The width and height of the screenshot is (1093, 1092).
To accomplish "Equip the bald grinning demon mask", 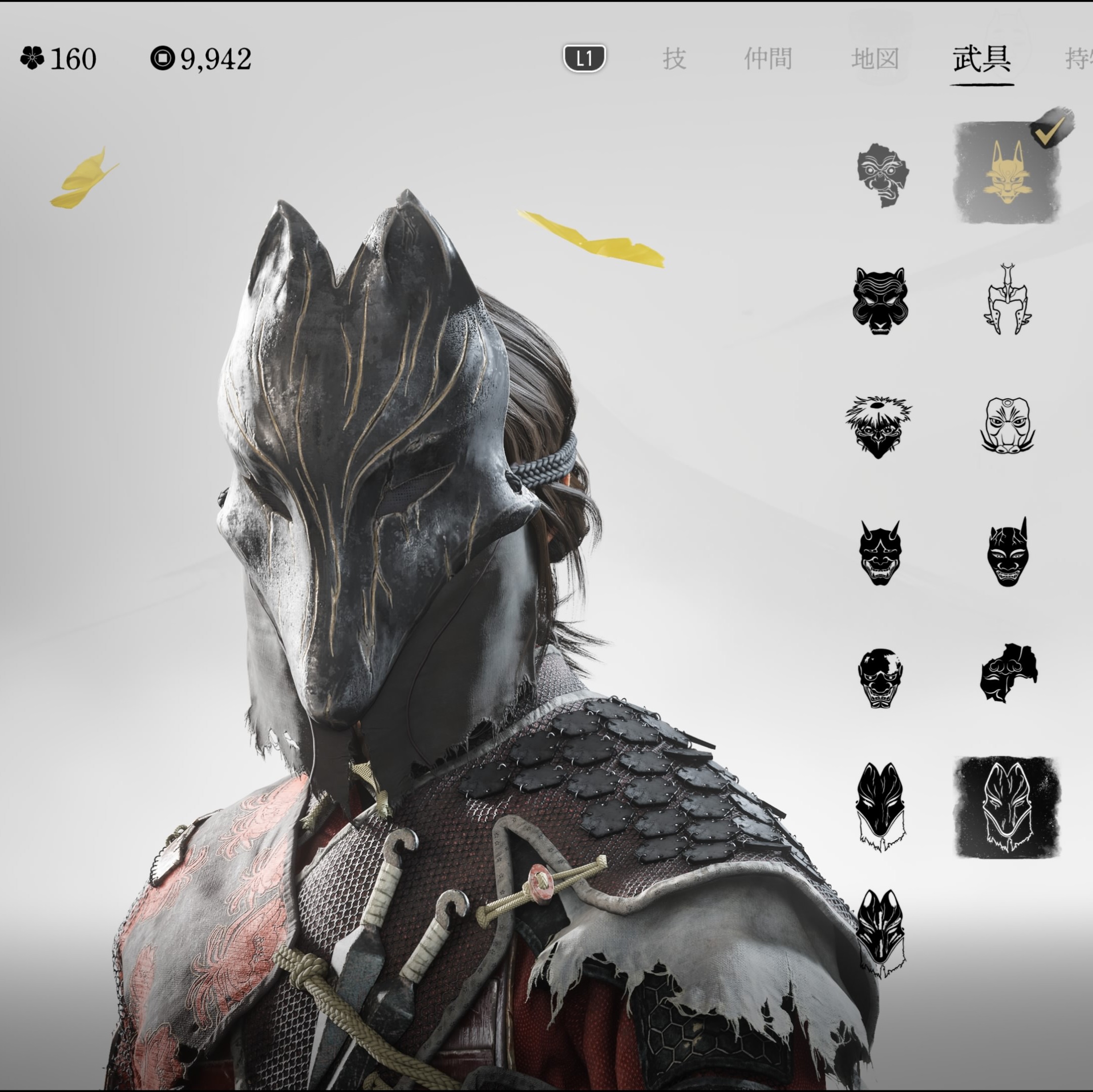I will coord(880,678).
